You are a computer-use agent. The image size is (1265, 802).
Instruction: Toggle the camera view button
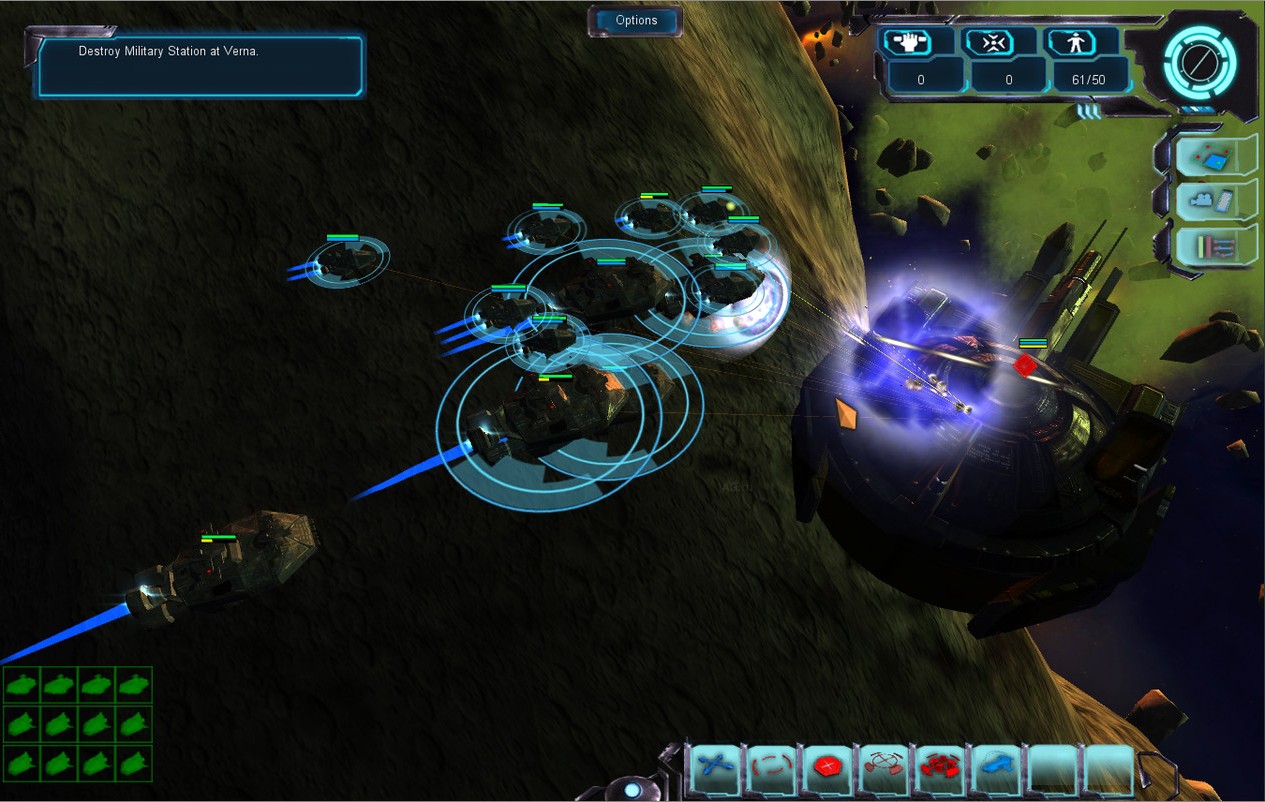(x=1215, y=201)
